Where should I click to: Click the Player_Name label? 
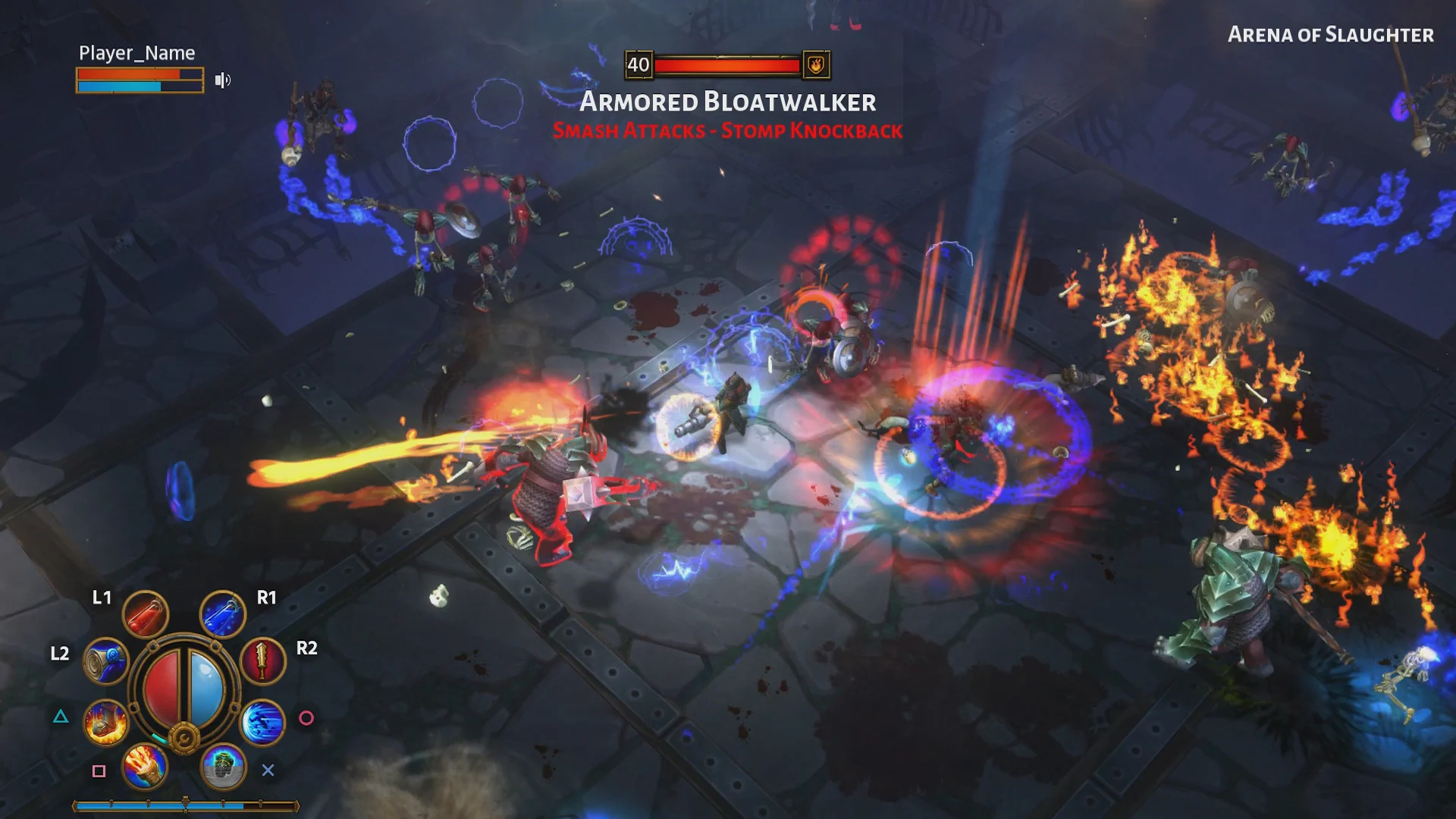click(136, 53)
